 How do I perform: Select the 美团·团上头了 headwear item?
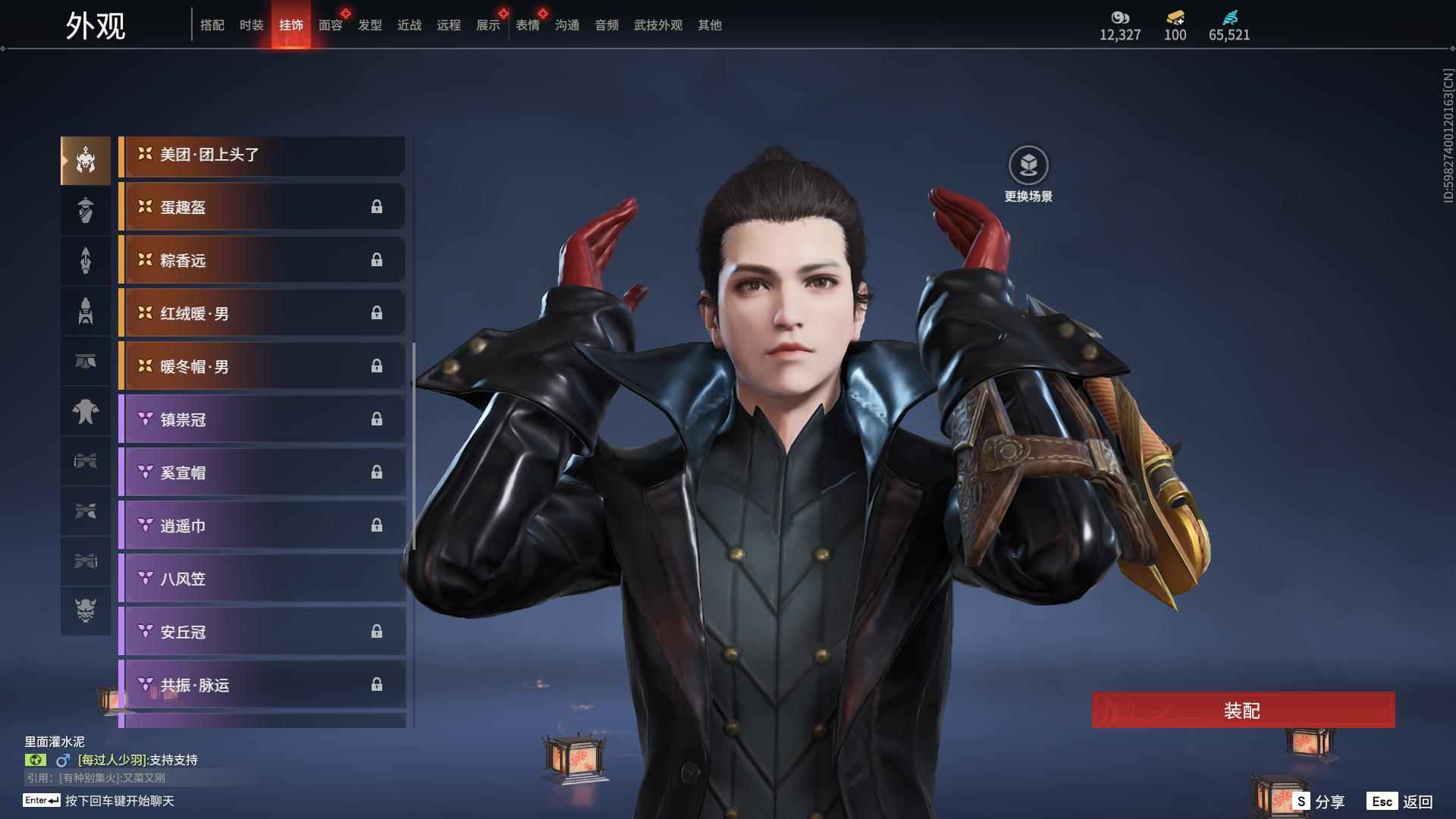coord(262,155)
